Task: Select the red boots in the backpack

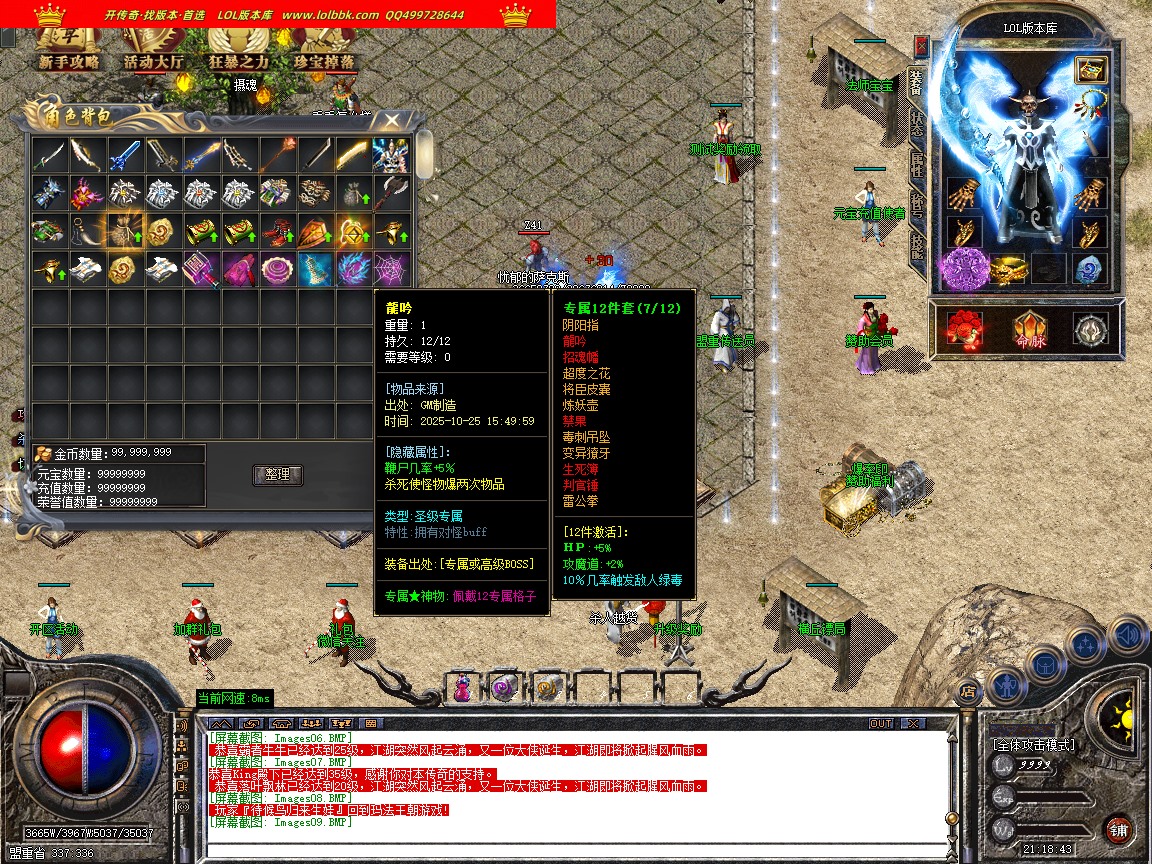Action: pos(277,231)
